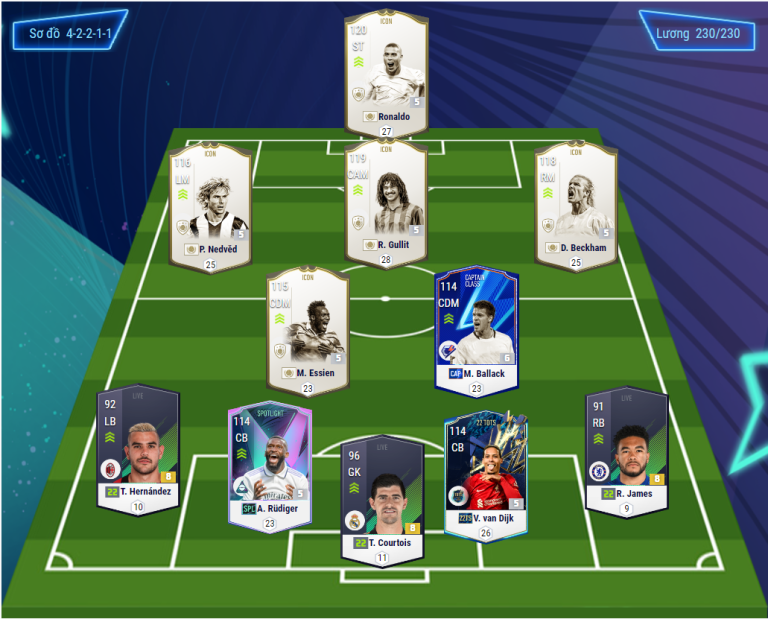Image resolution: width=768 pixels, height=619 pixels.
Task: Select the Ronaldo striker card
Action: click(x=386, y=75)
